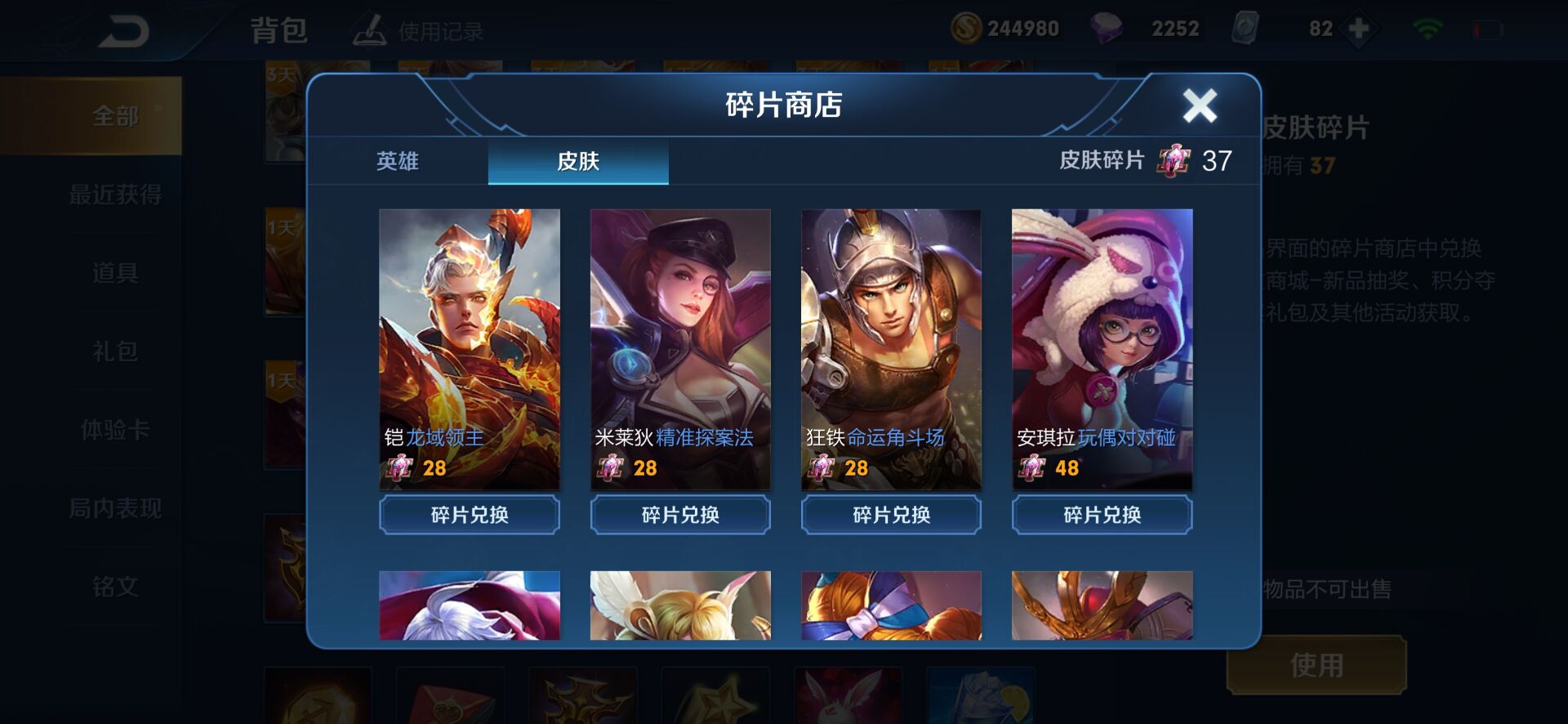
Task: Close the 碎片商店 dialog
Action: pyautogui.click(x=1199, y=105)
